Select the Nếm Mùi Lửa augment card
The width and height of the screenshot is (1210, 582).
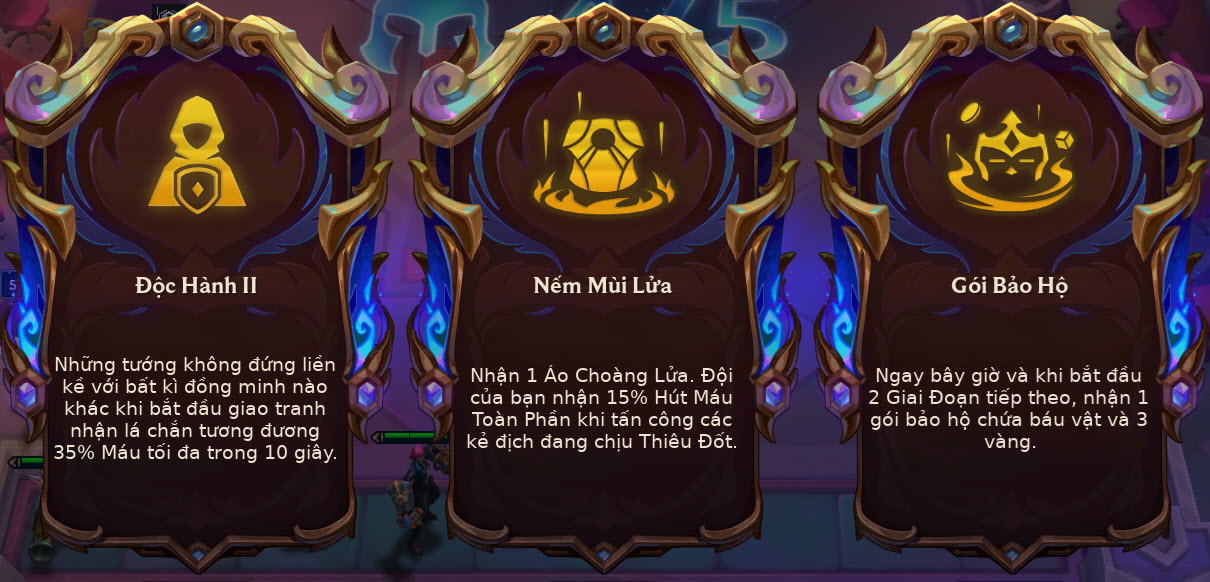[x=602, y=300]
